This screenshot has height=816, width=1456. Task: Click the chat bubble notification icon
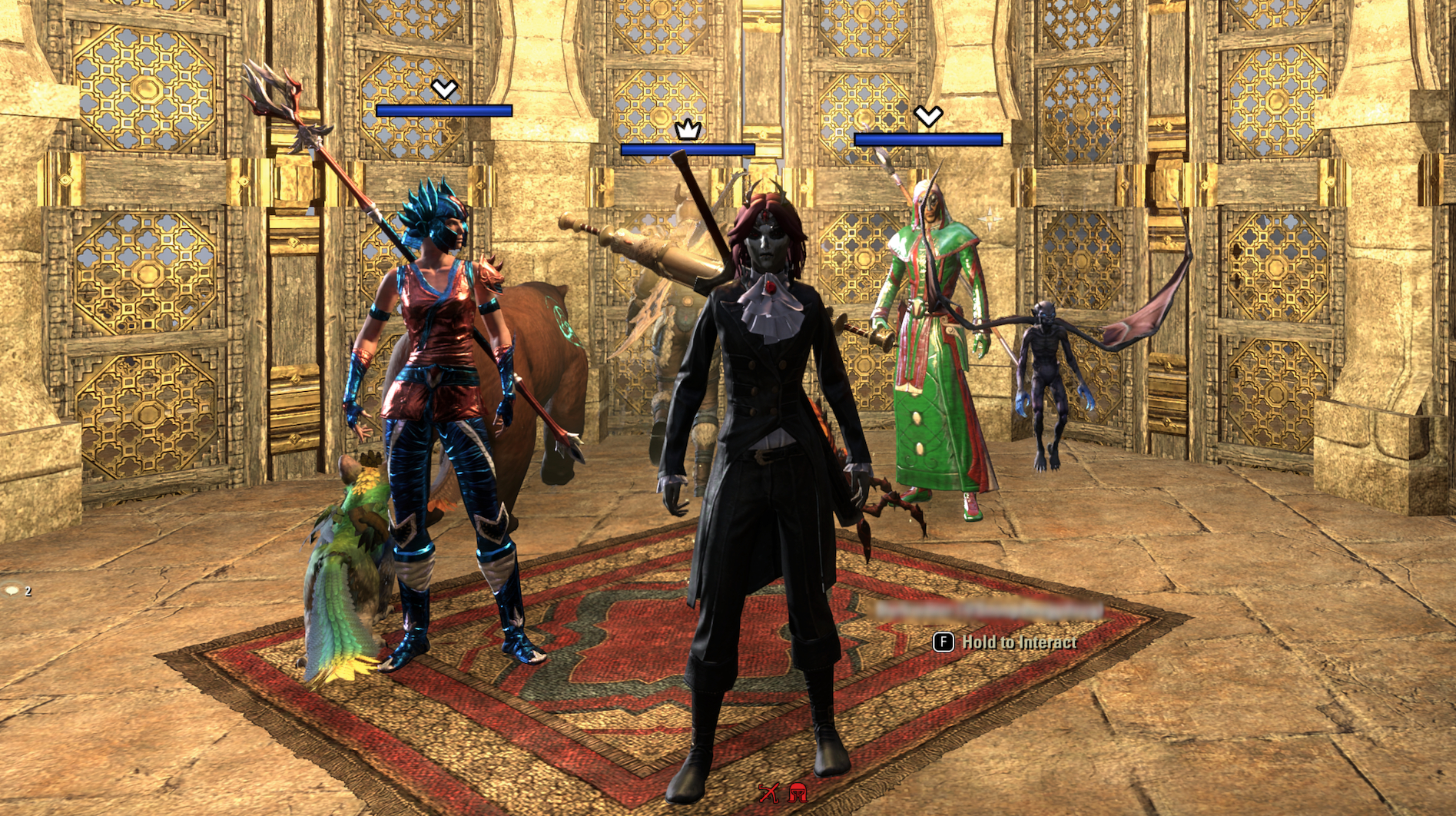coord(12,592)
